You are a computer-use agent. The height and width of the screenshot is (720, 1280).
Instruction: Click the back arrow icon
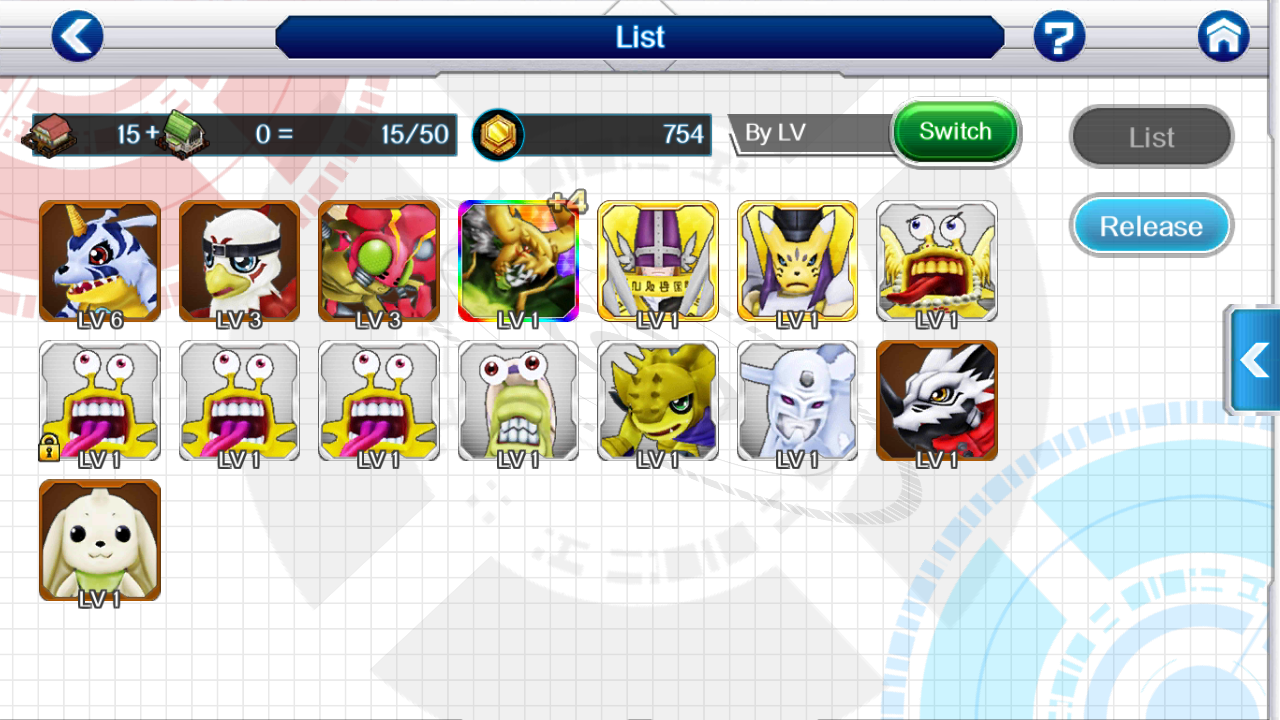(x=77, y=36)
